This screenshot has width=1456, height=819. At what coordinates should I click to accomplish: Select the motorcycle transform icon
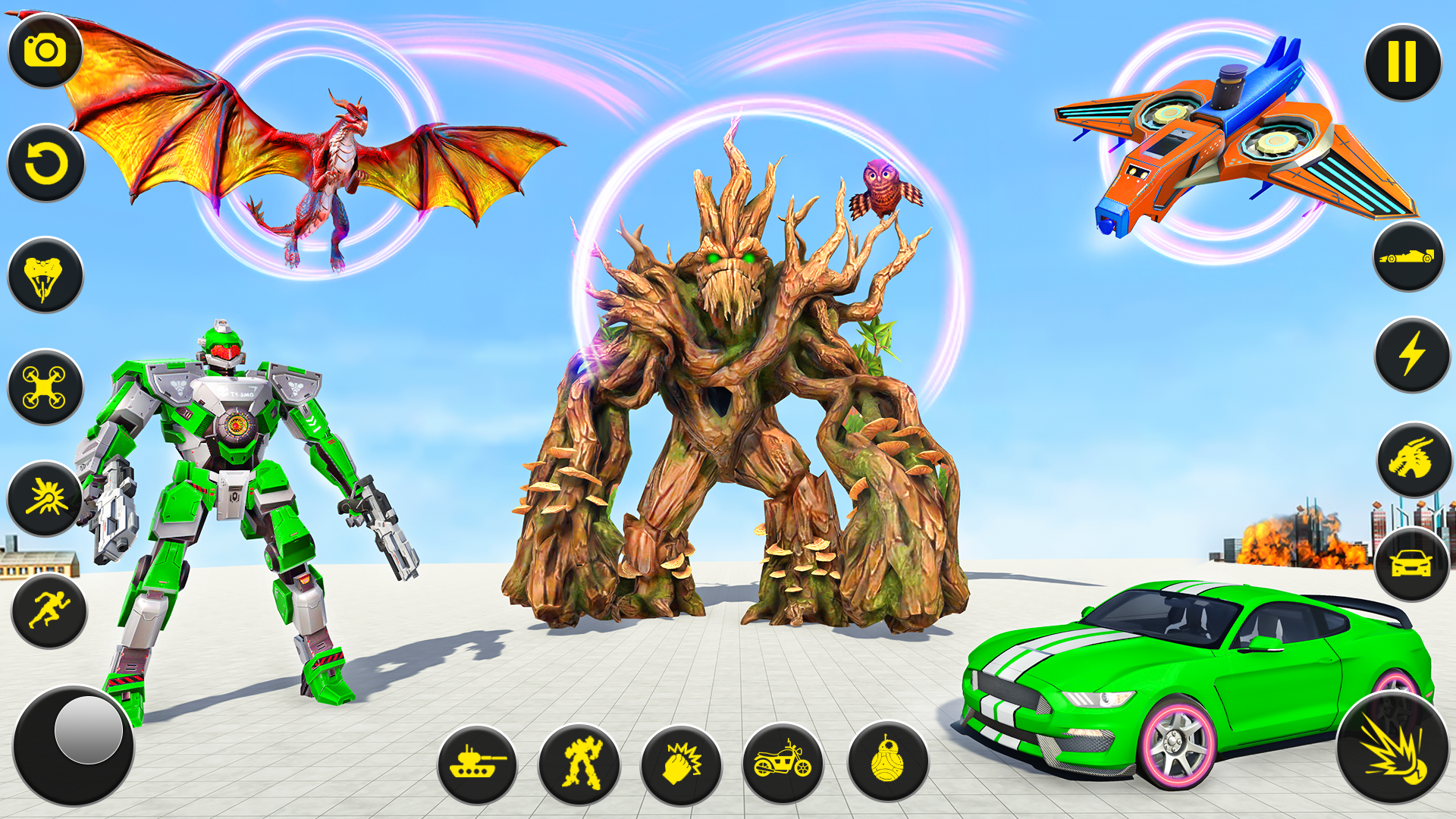784,762
